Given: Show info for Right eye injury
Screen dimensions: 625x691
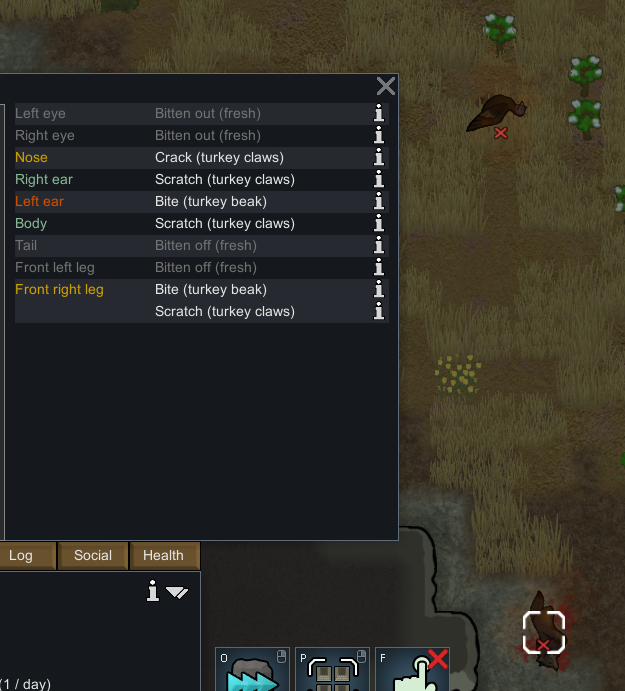Looking at the screenshot, I should (x=379, y=135).
